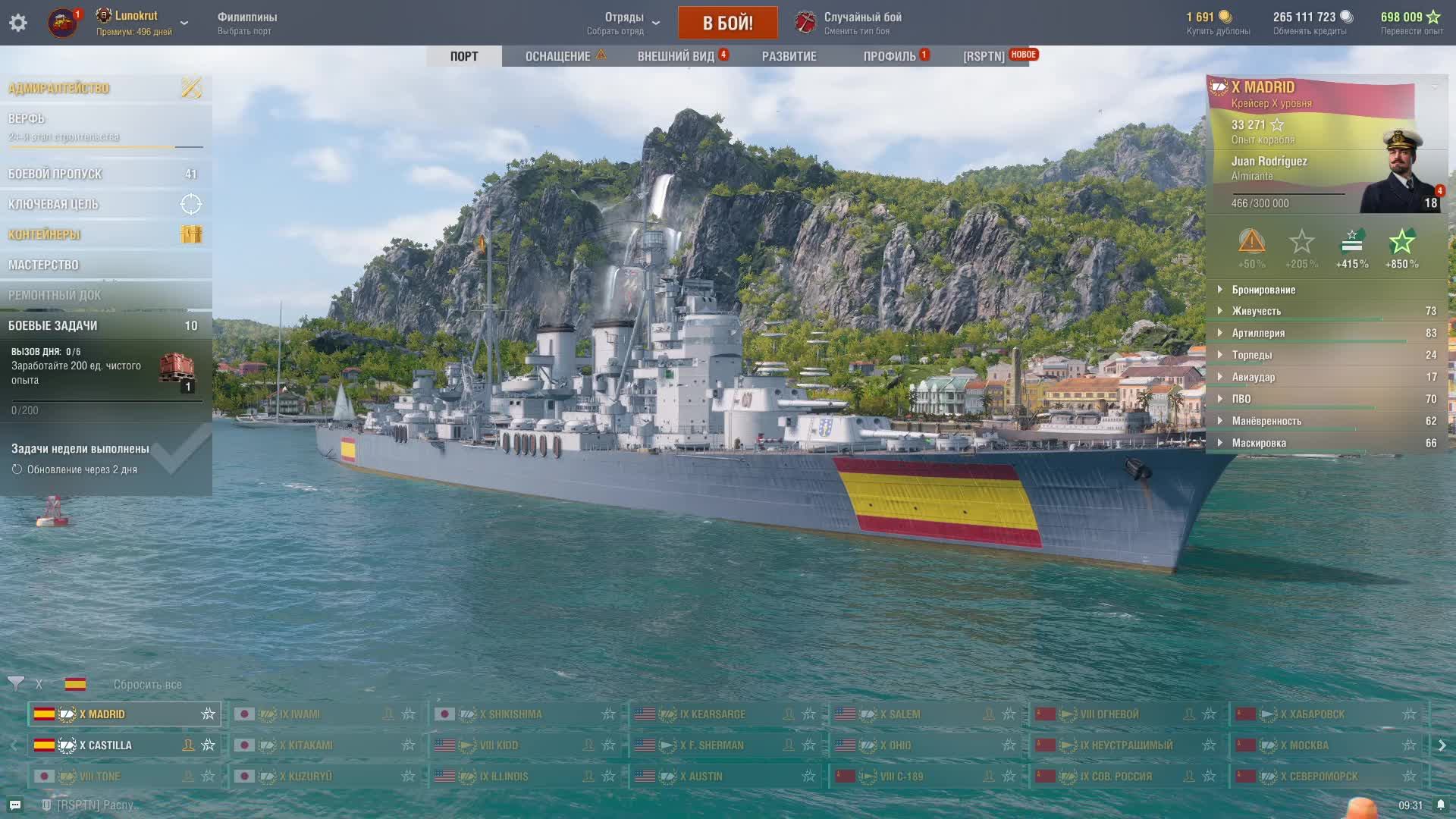Expand the Артиллерия ship parameter

[x=1258, y=333]
